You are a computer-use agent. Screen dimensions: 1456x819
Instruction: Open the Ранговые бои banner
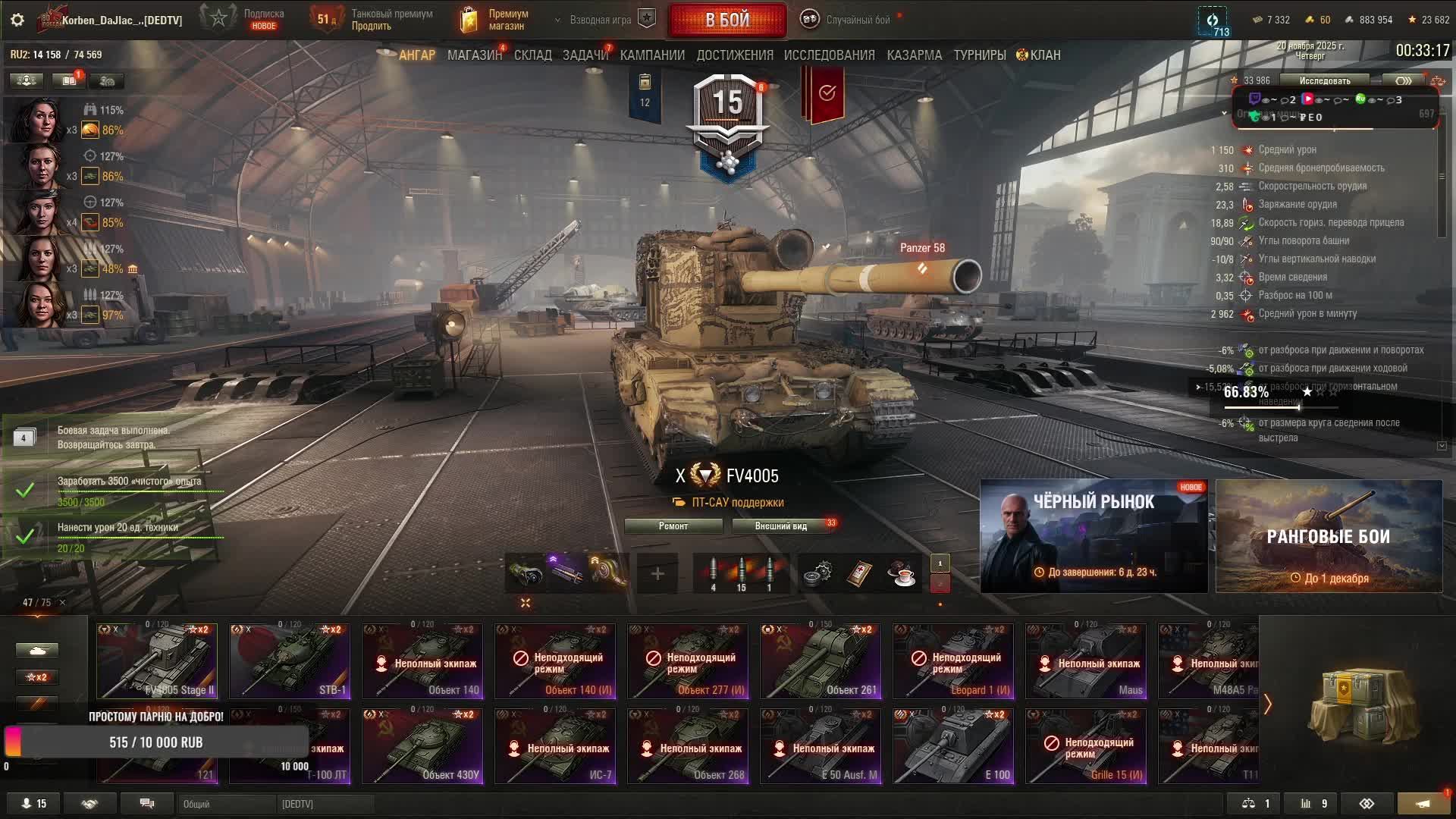[x=1329, y=535]
